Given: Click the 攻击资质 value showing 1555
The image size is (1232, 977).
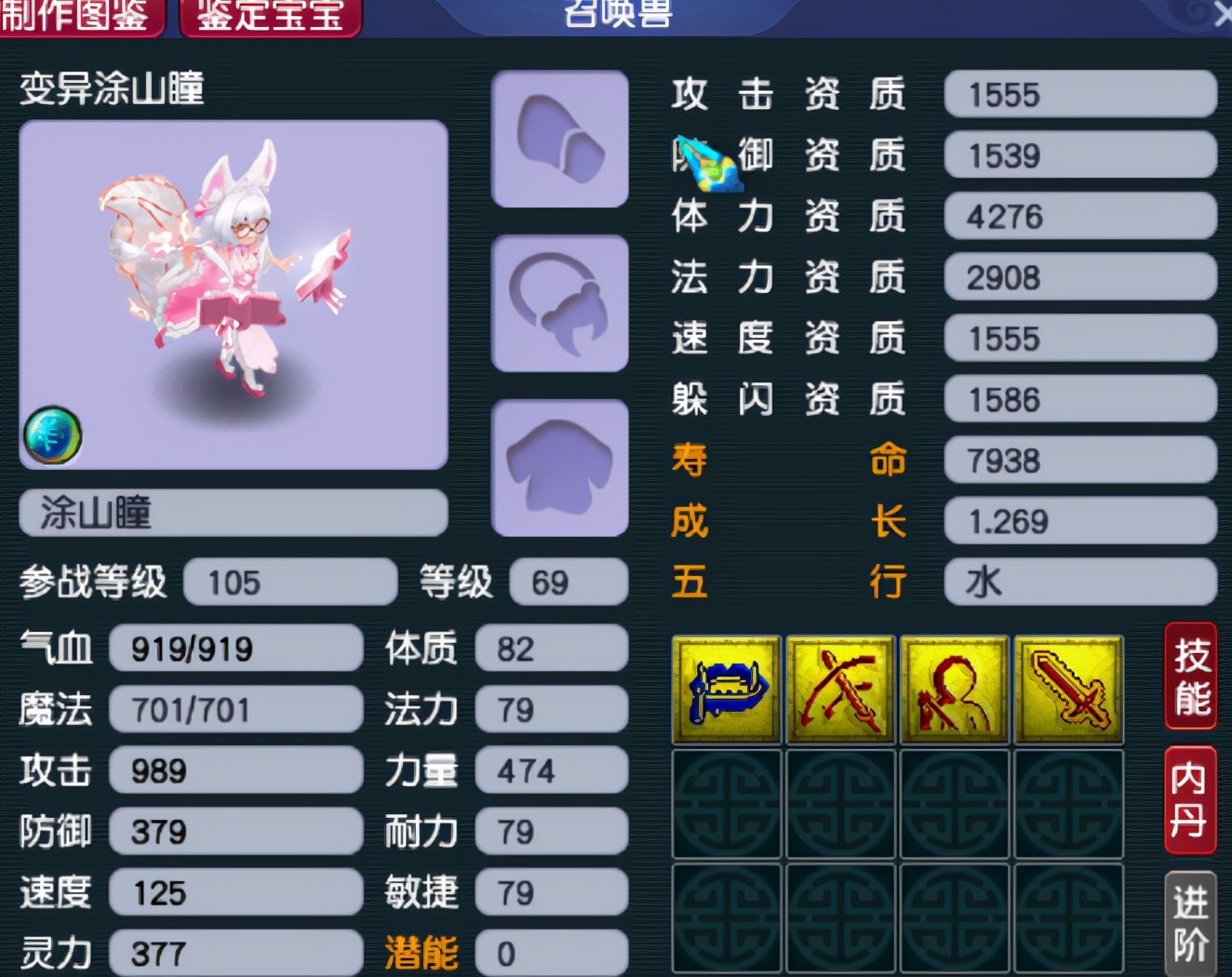Looking at the screenshot, I should (1079, 95).
